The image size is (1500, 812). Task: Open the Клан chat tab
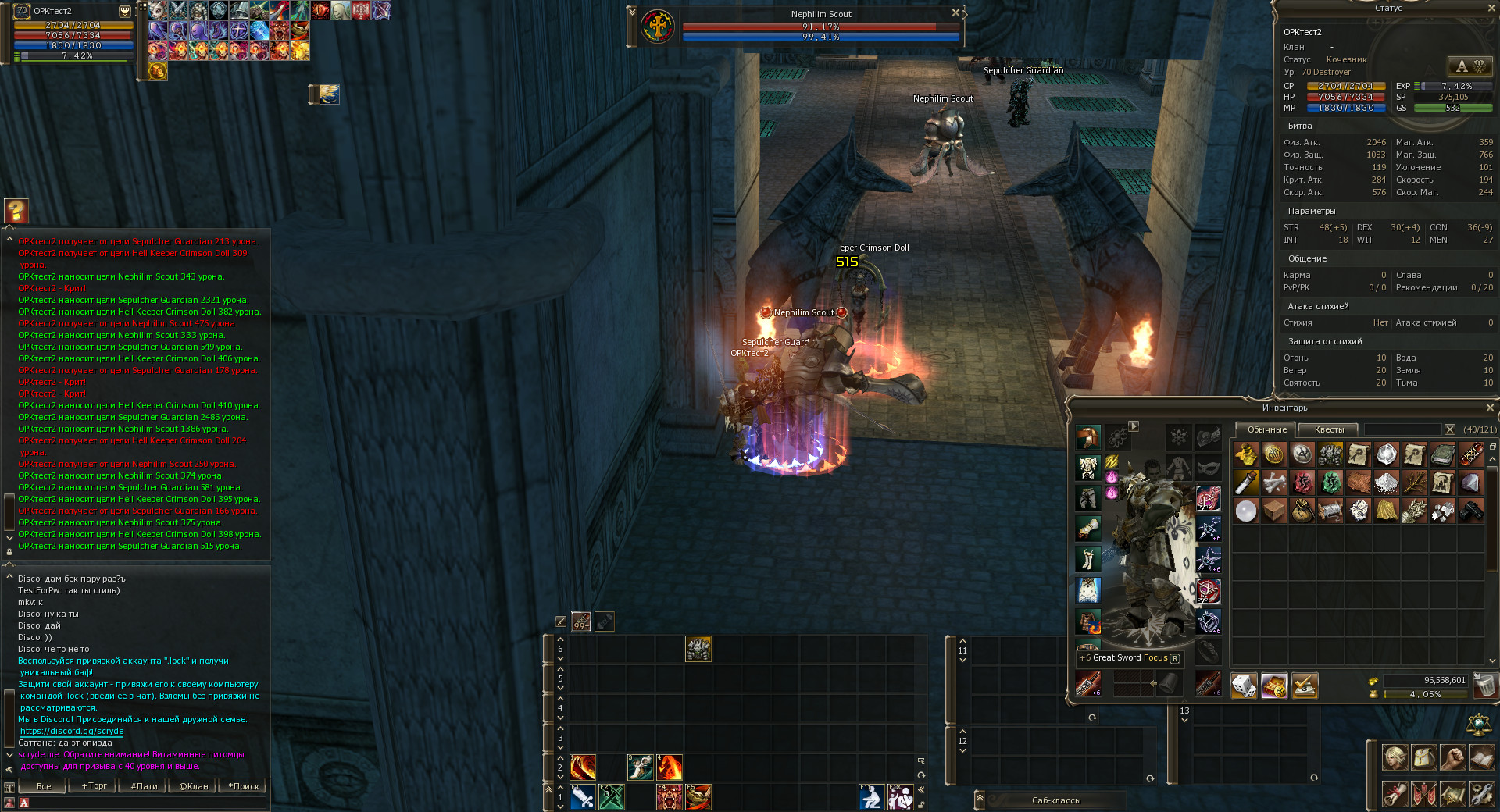tap(193, 786)
